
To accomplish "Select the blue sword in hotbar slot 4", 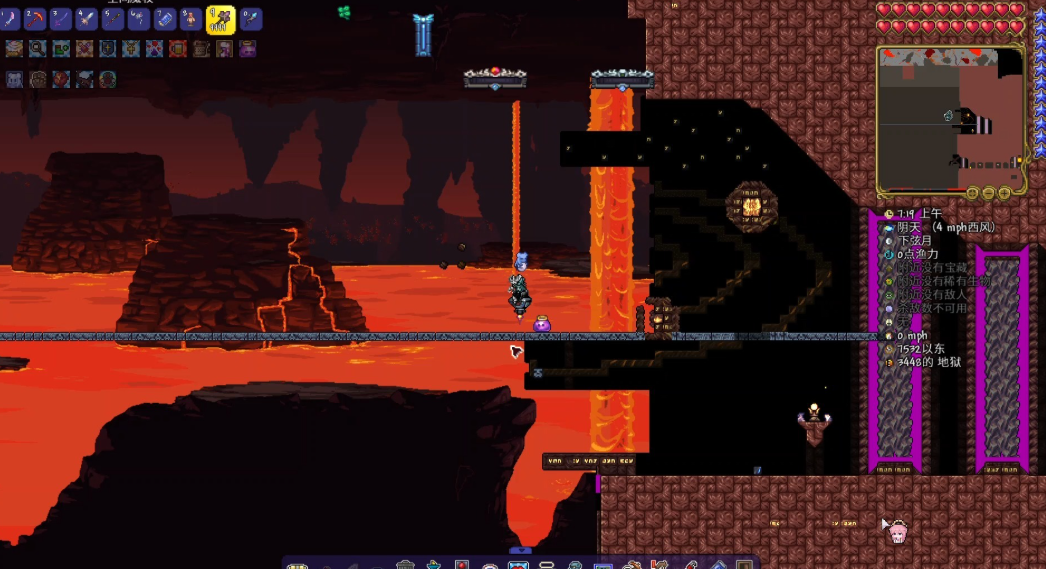I will (x=88, y=19).
